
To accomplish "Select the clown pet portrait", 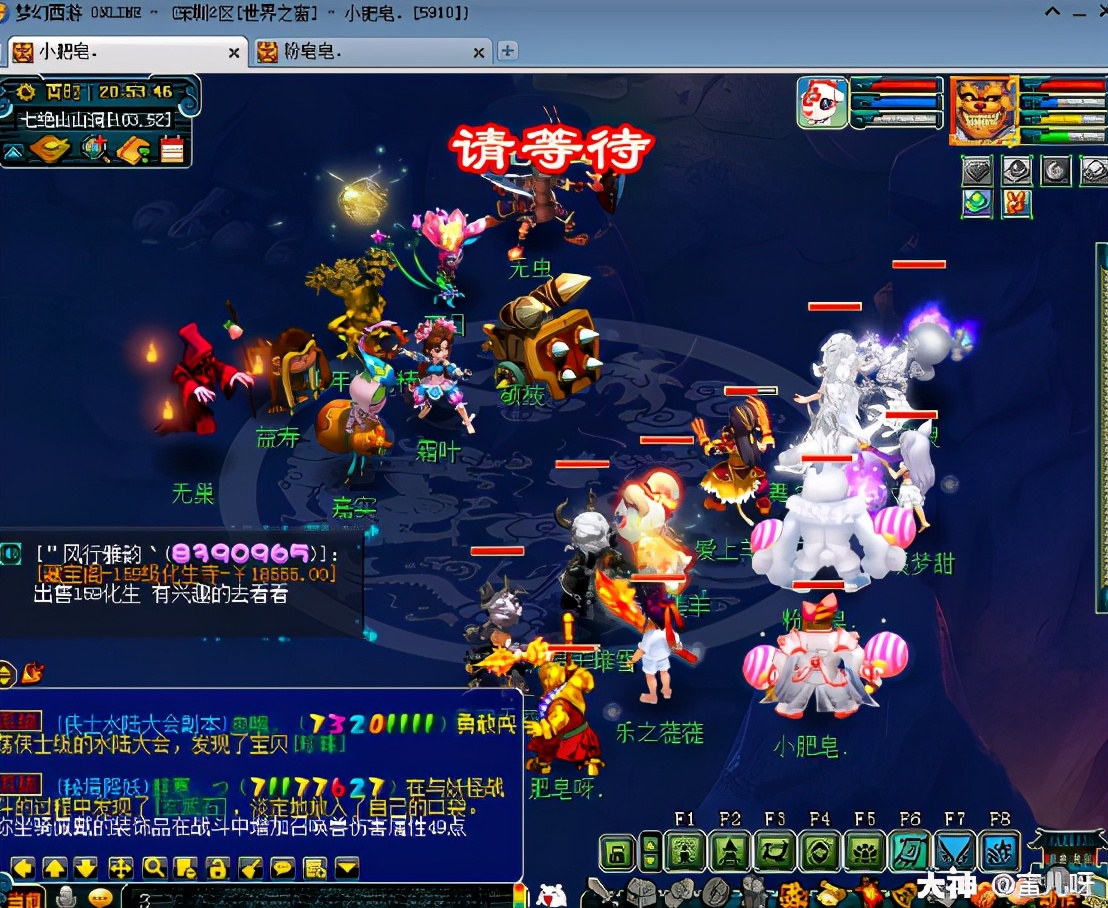I will click(x=822, y=103).
